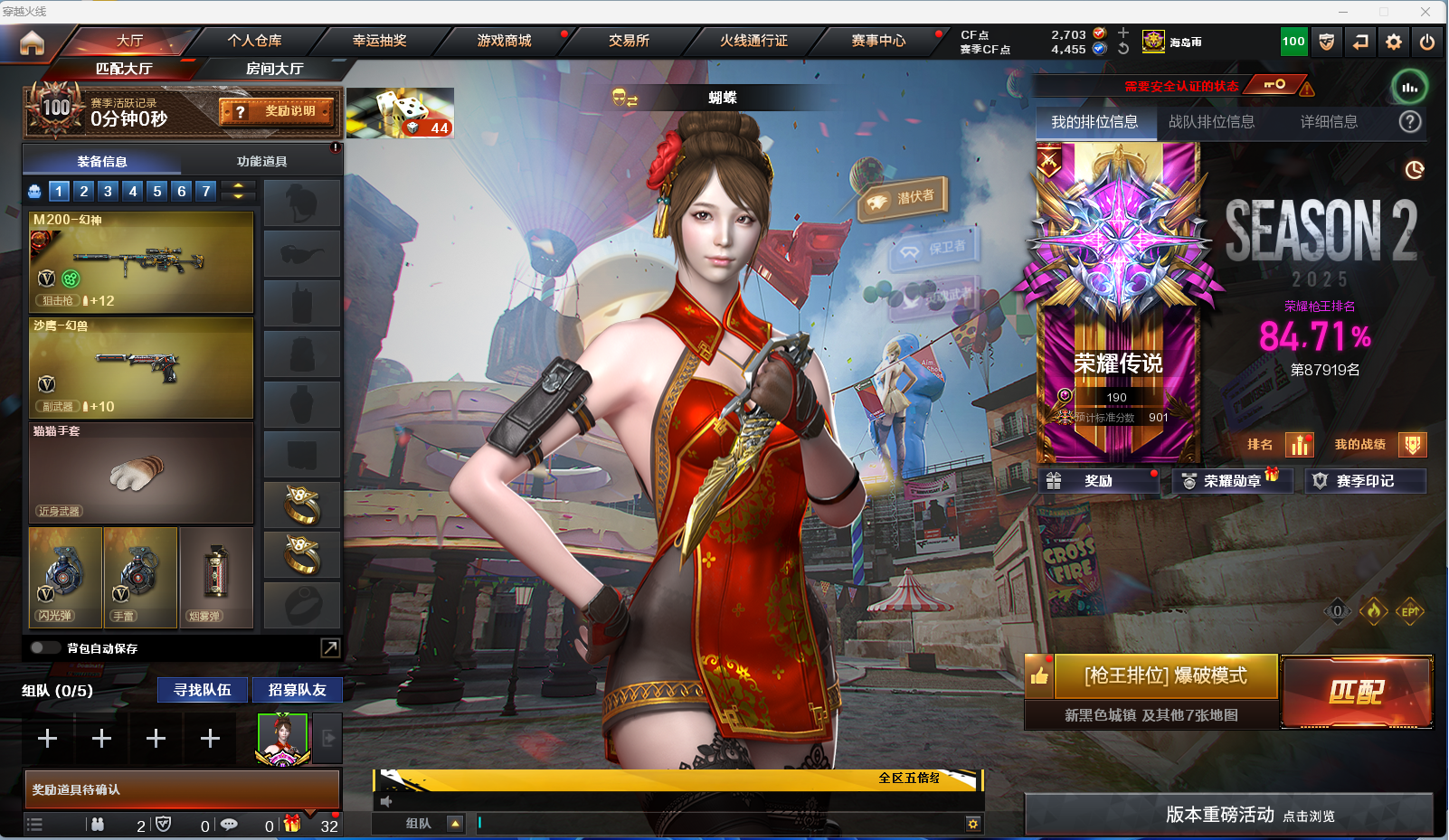This screenshot has height=840, width=1449.
Task: Go to 幸运抽奖 lucky draw
Action: pos(379,41)
